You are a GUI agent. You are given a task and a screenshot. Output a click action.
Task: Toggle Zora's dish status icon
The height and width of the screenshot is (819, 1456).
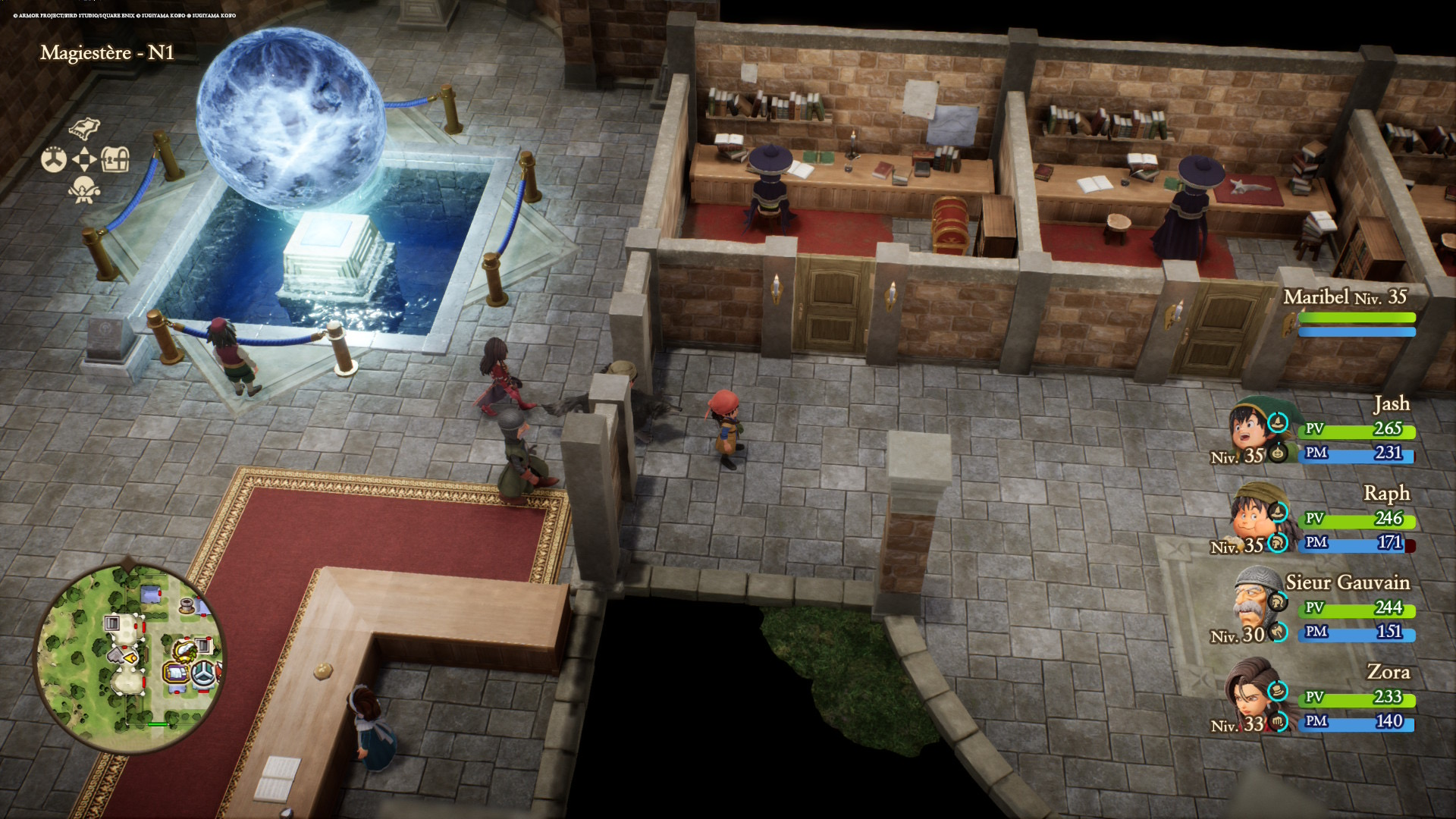(1277, 692)
